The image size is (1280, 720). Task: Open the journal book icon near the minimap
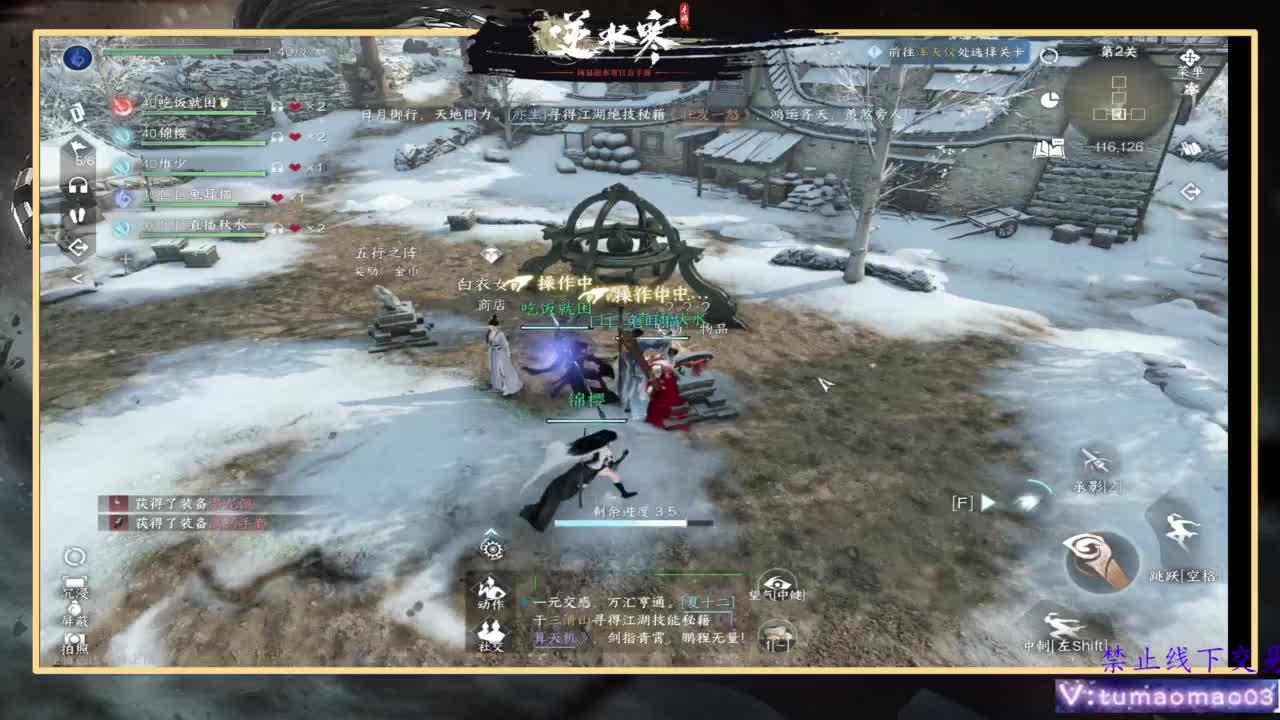click(1047, 149)
